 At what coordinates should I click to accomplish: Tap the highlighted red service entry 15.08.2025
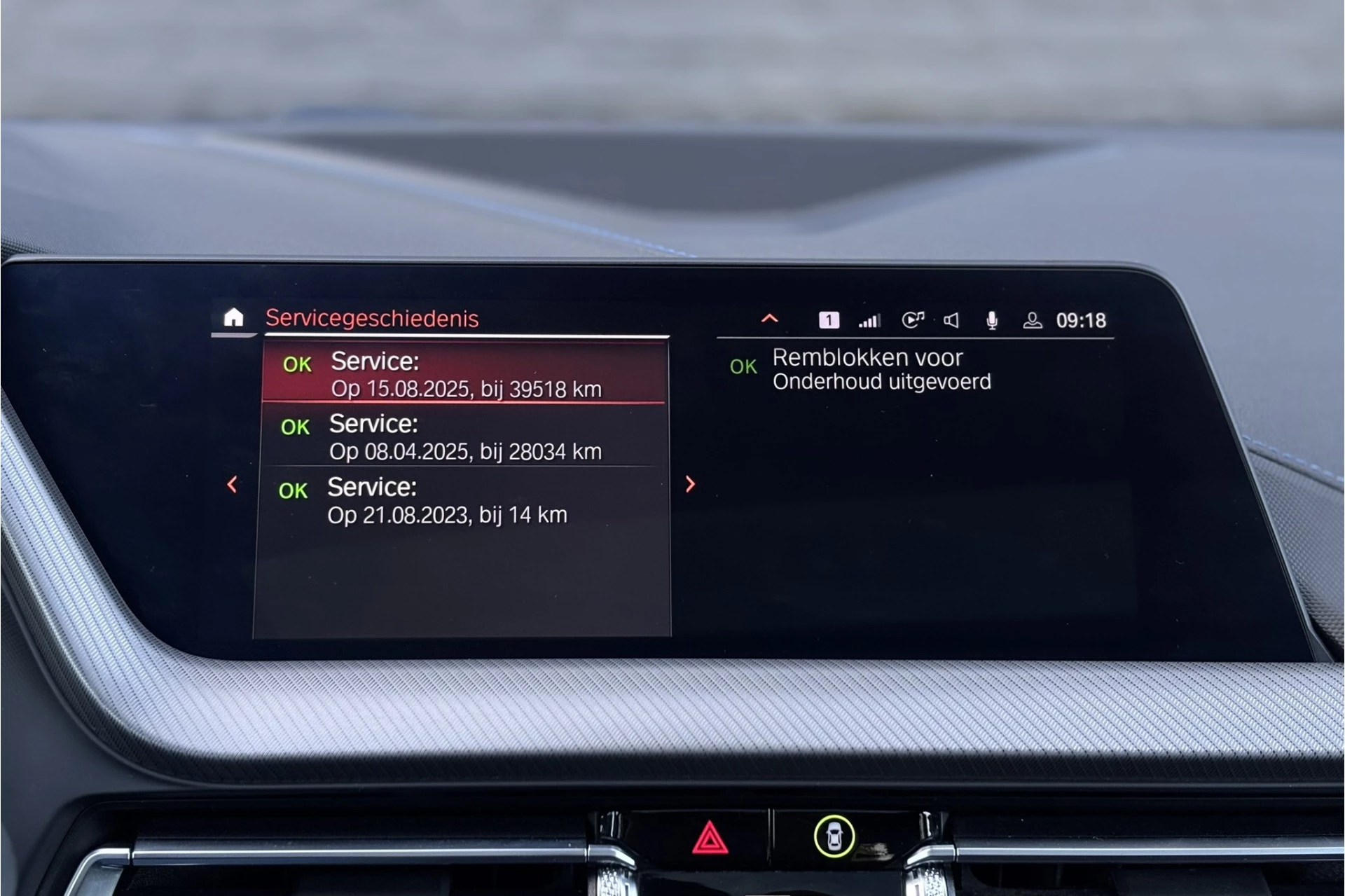click(469, 373)
